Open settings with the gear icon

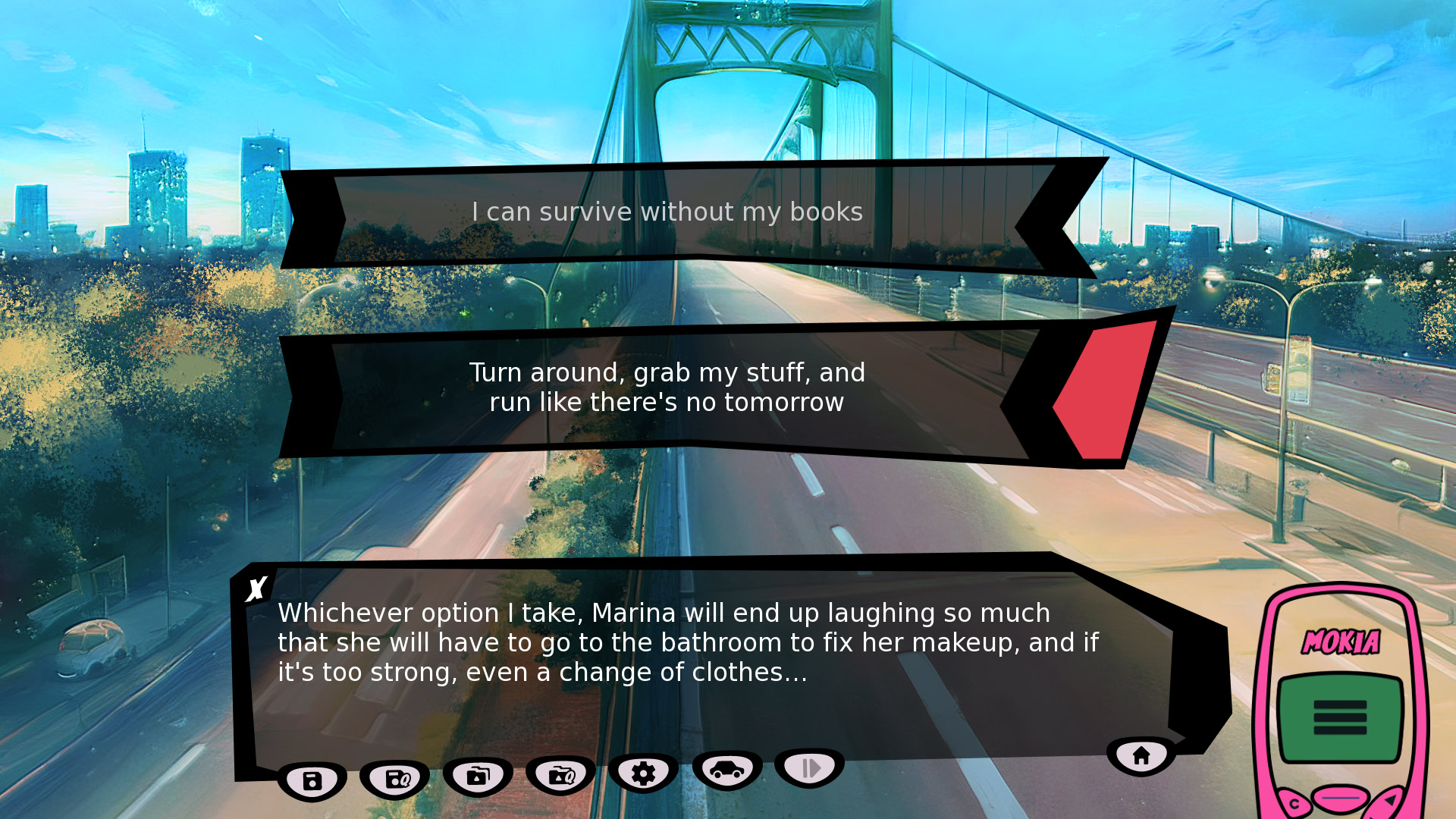click(x=643, y=773)
